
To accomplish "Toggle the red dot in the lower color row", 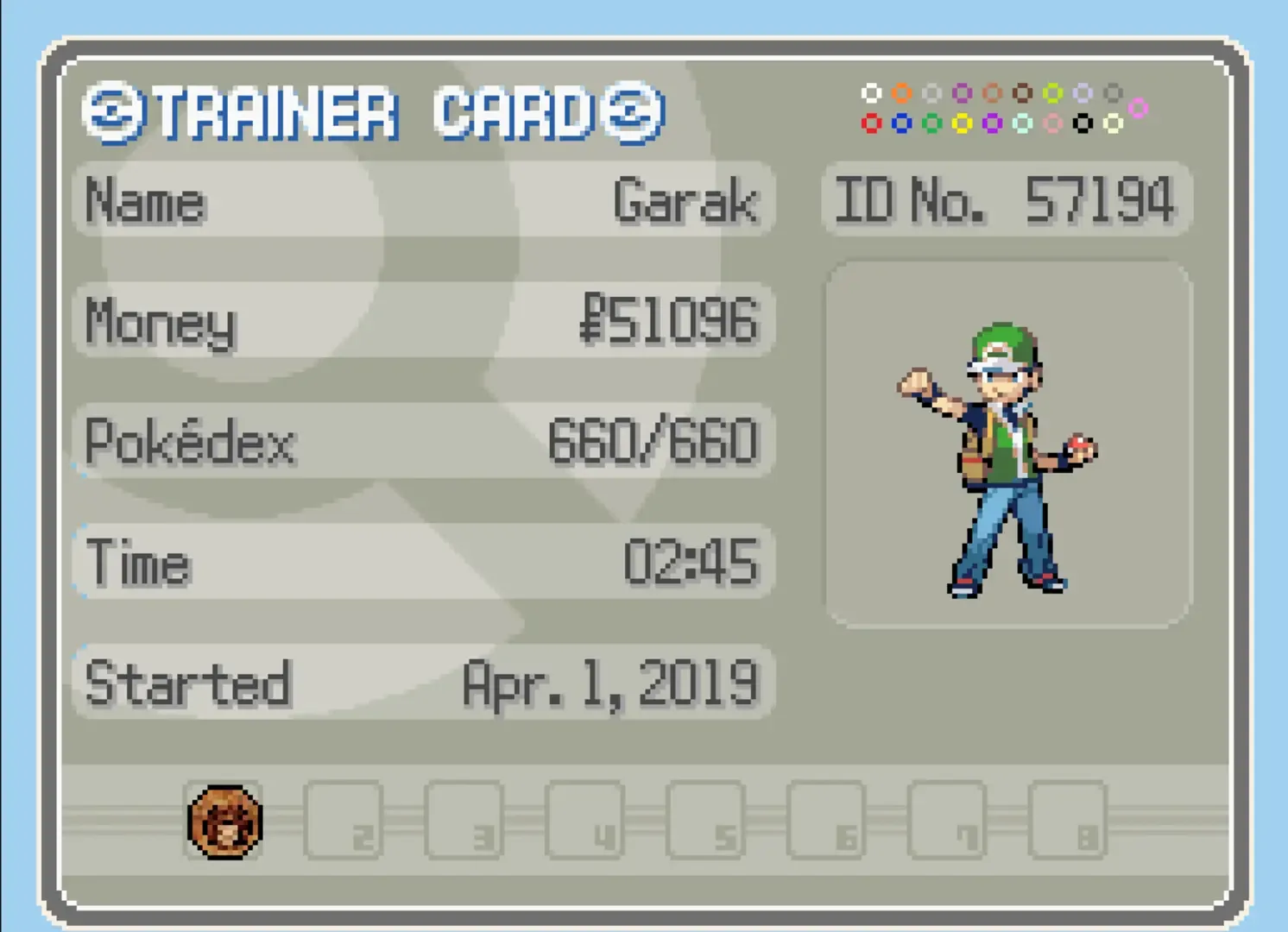I will (x=872, y=123).
